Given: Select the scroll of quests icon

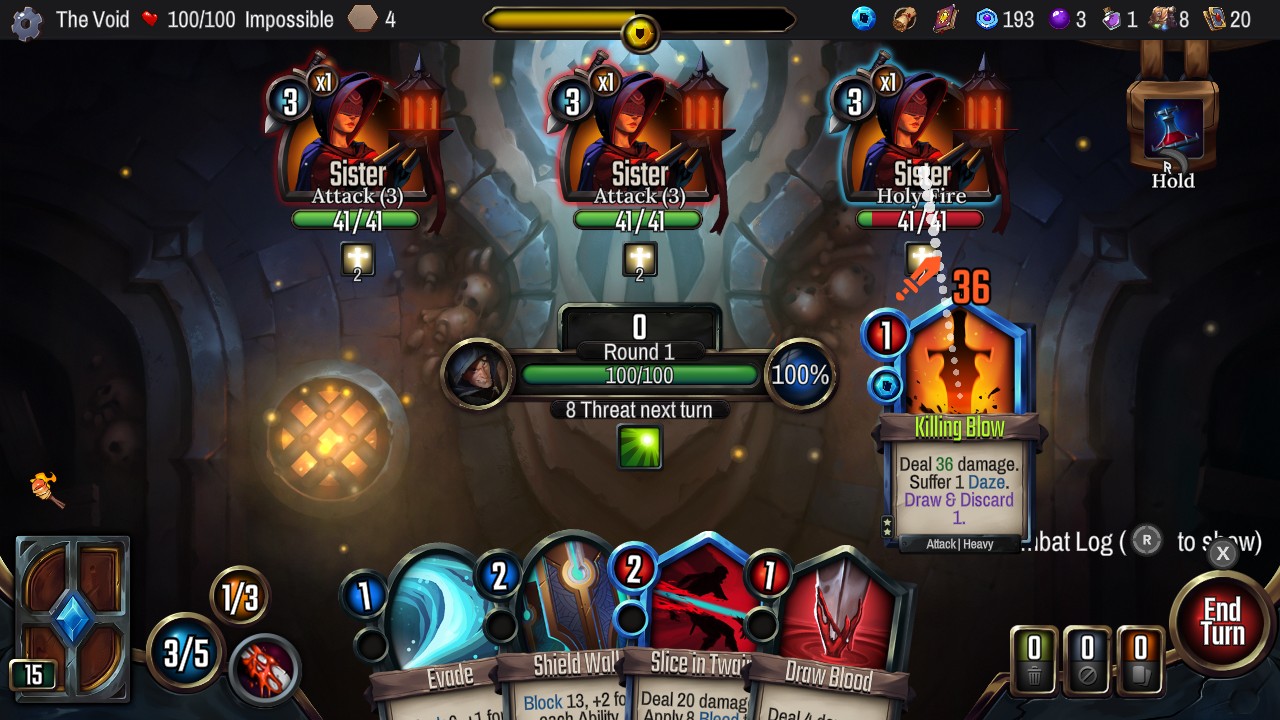Looking at the screenshot, I should (905, 18).
